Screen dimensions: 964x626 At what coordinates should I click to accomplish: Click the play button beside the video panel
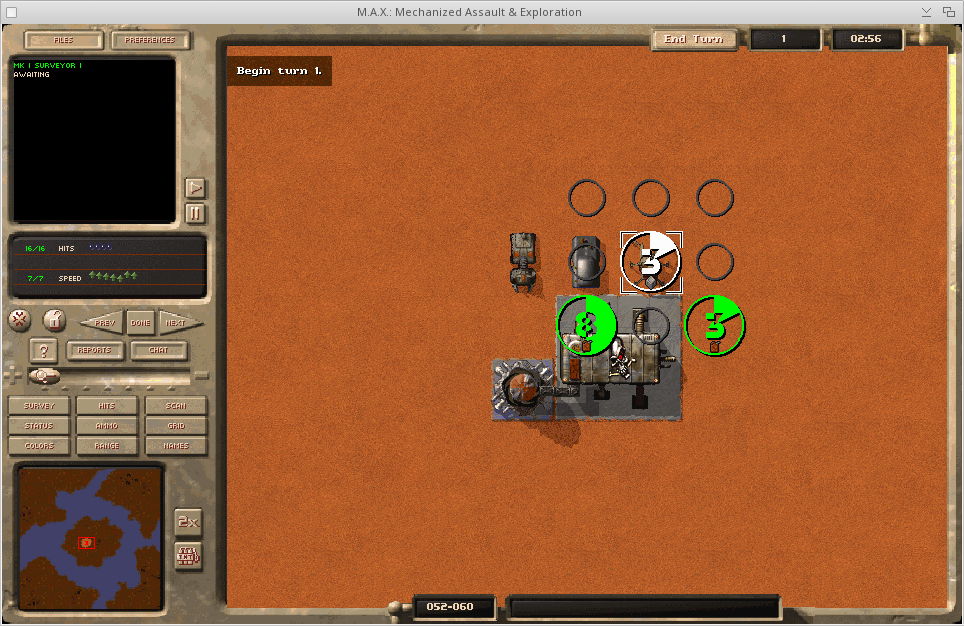196,188
